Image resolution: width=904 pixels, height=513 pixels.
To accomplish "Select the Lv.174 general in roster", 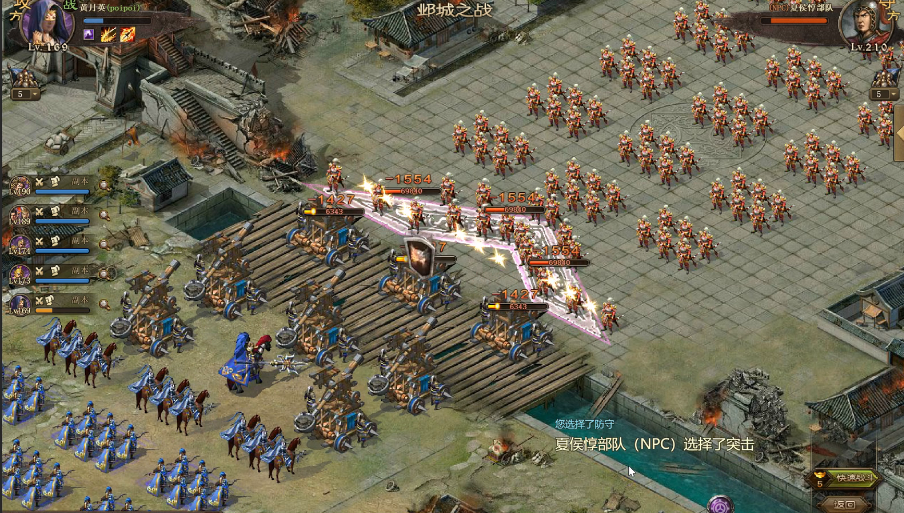I will (x=20, y=245).
